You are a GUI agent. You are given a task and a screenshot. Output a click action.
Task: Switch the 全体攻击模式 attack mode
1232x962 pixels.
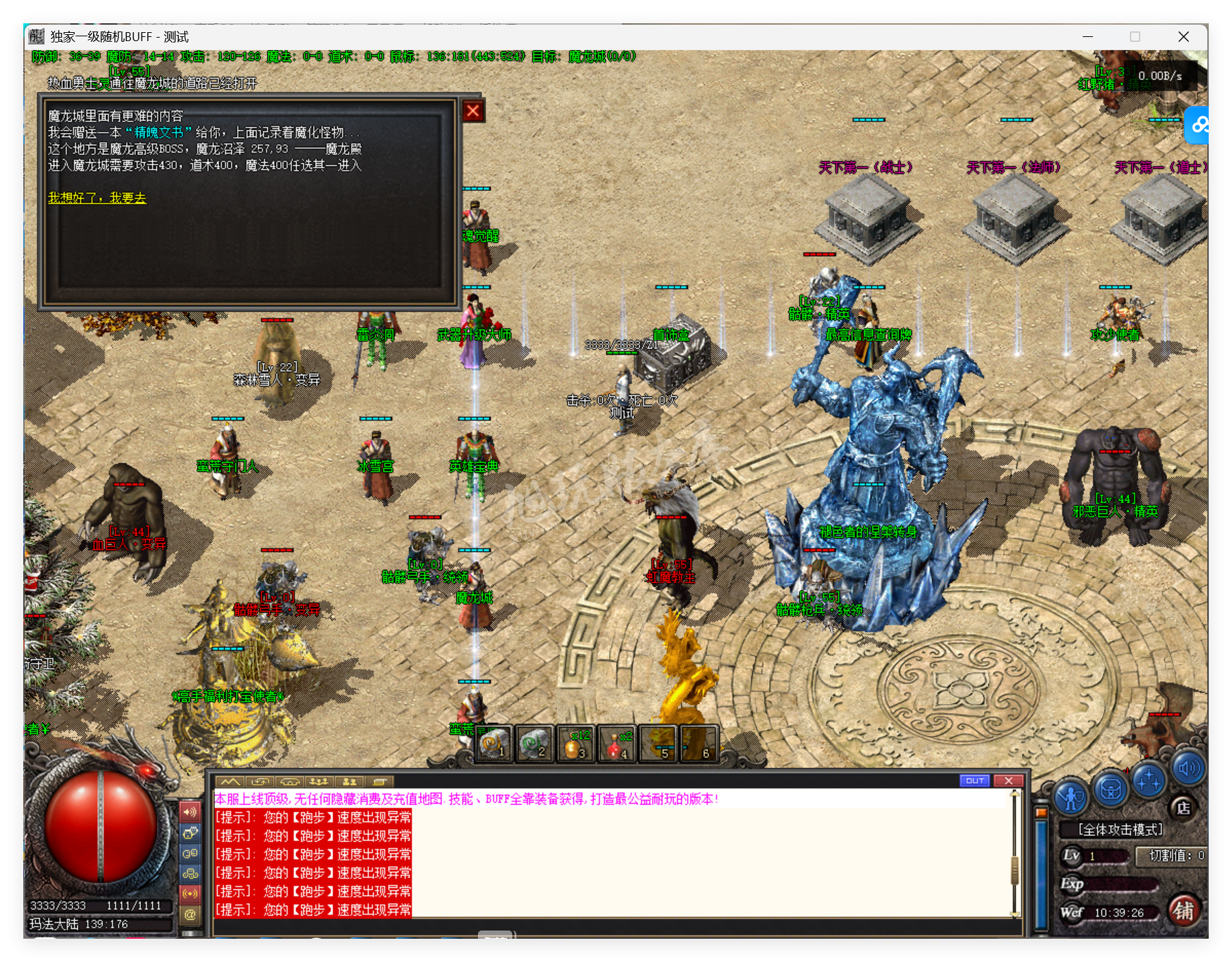click(1120, 830)
